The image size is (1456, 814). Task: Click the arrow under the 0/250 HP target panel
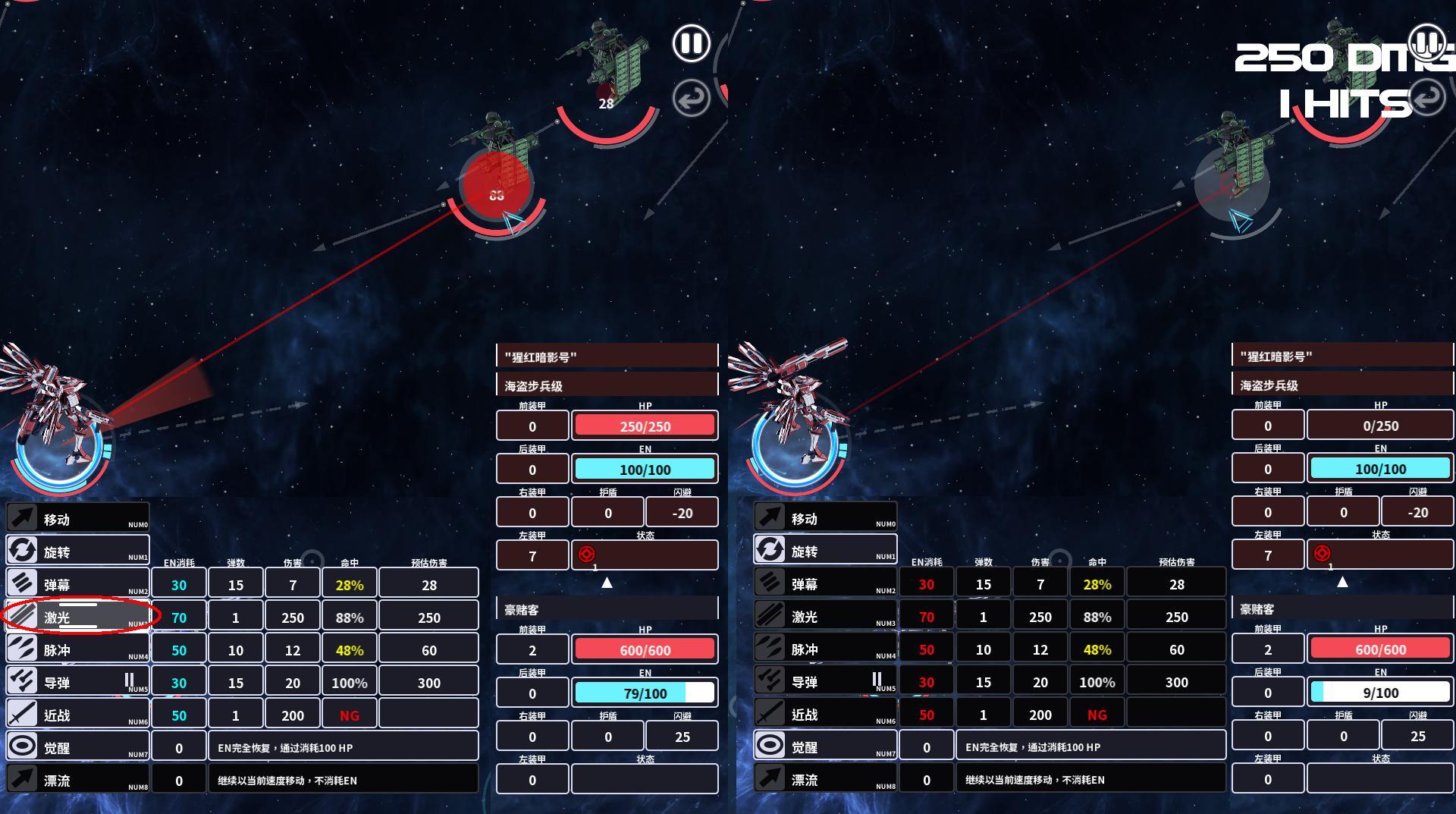pos(1342,582)
